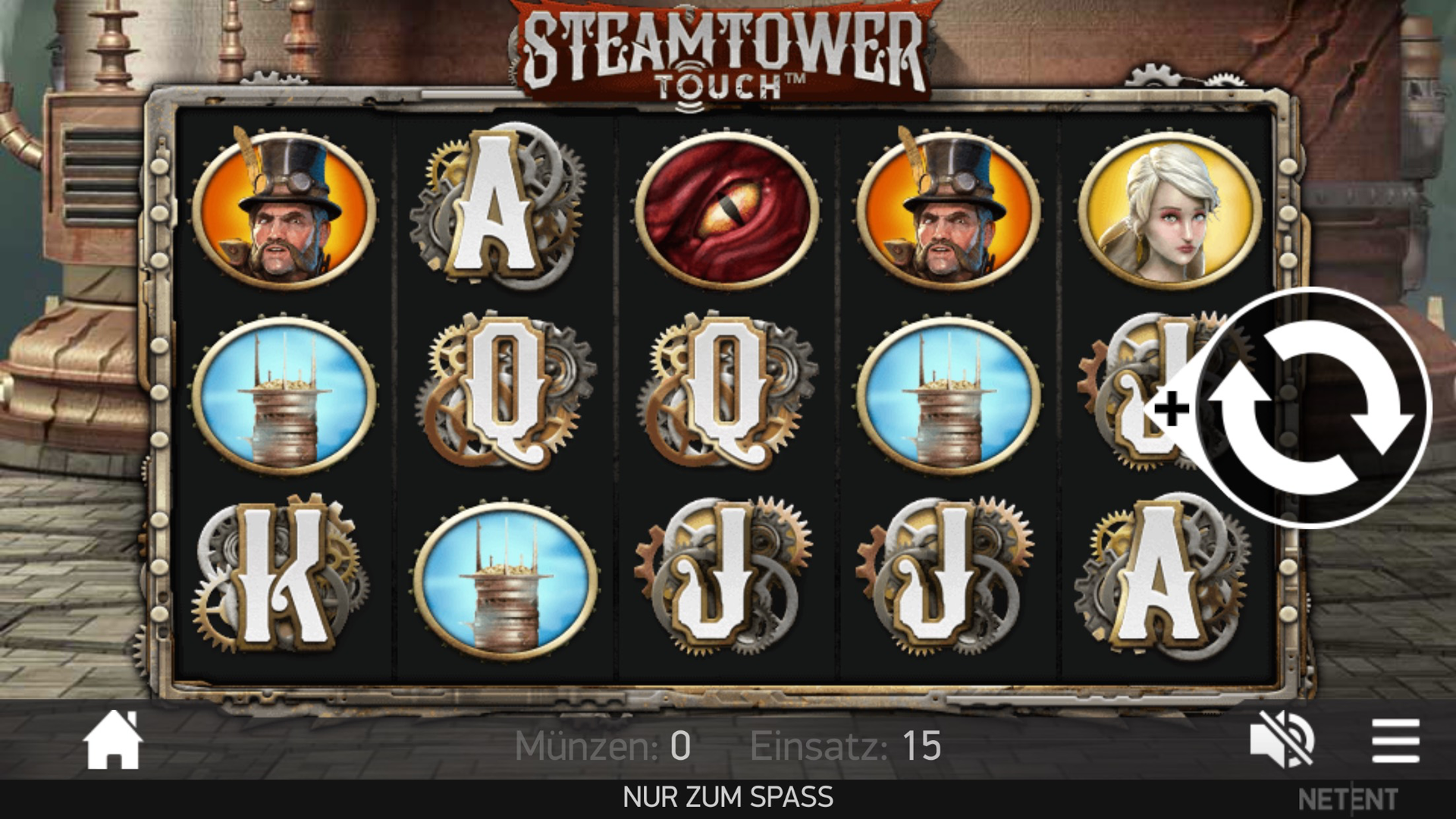This screenshot has width=1456, height=819.
Task: Click the hunter symbol on fourth reel
Action: tap(952, 209)
